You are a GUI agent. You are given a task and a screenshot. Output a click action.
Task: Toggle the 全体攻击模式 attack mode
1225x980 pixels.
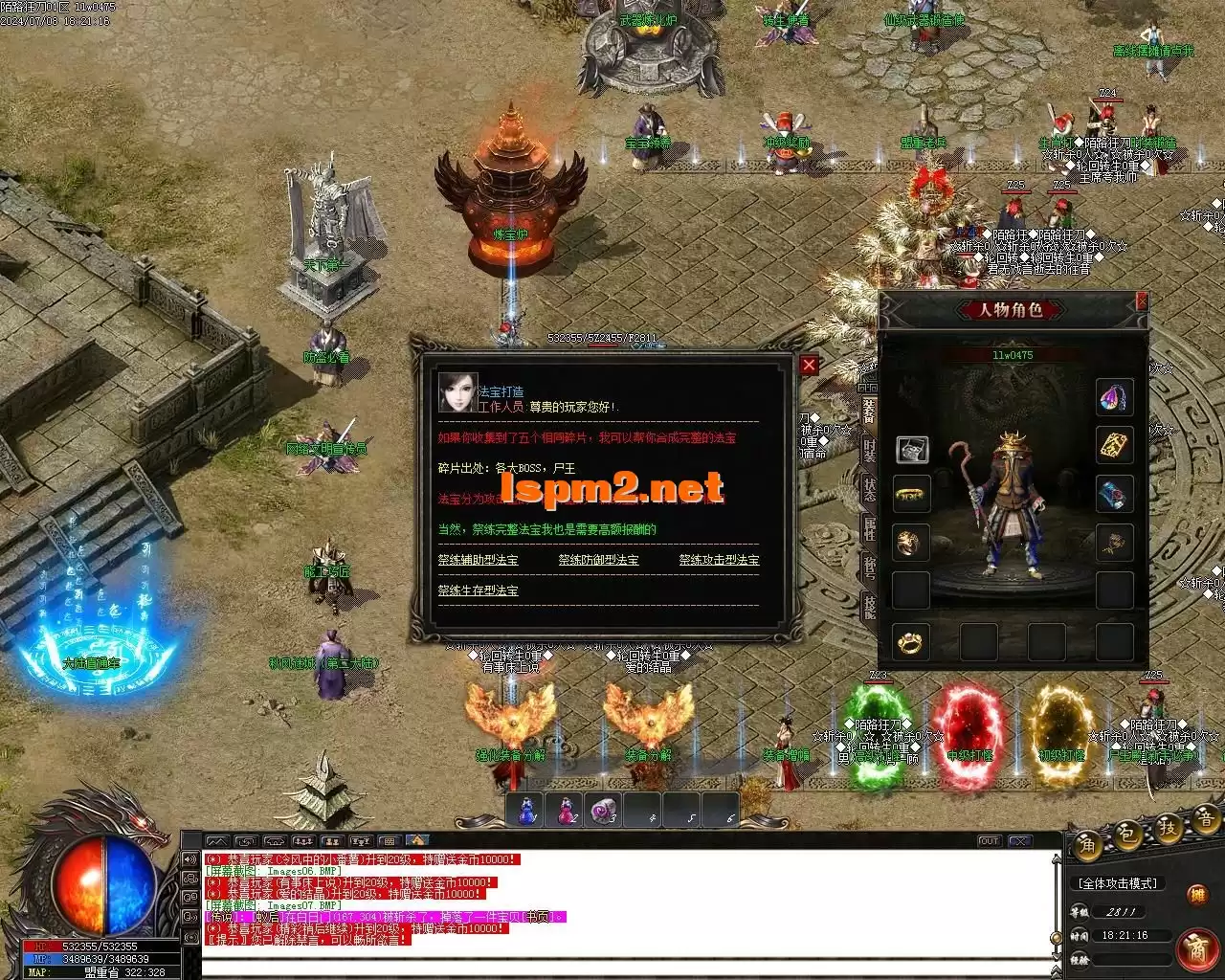tap(1117, 883)
